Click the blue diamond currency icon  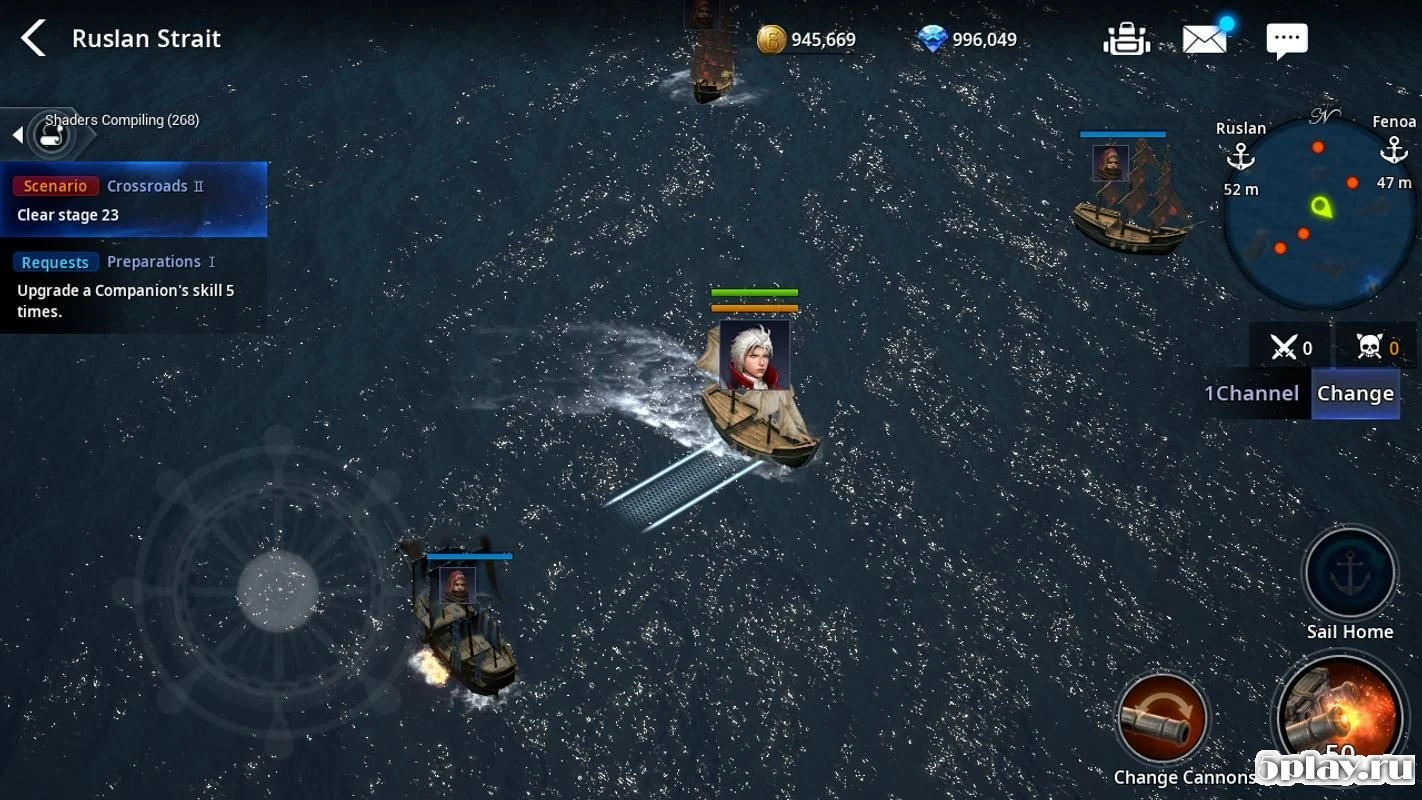[932, 40]
